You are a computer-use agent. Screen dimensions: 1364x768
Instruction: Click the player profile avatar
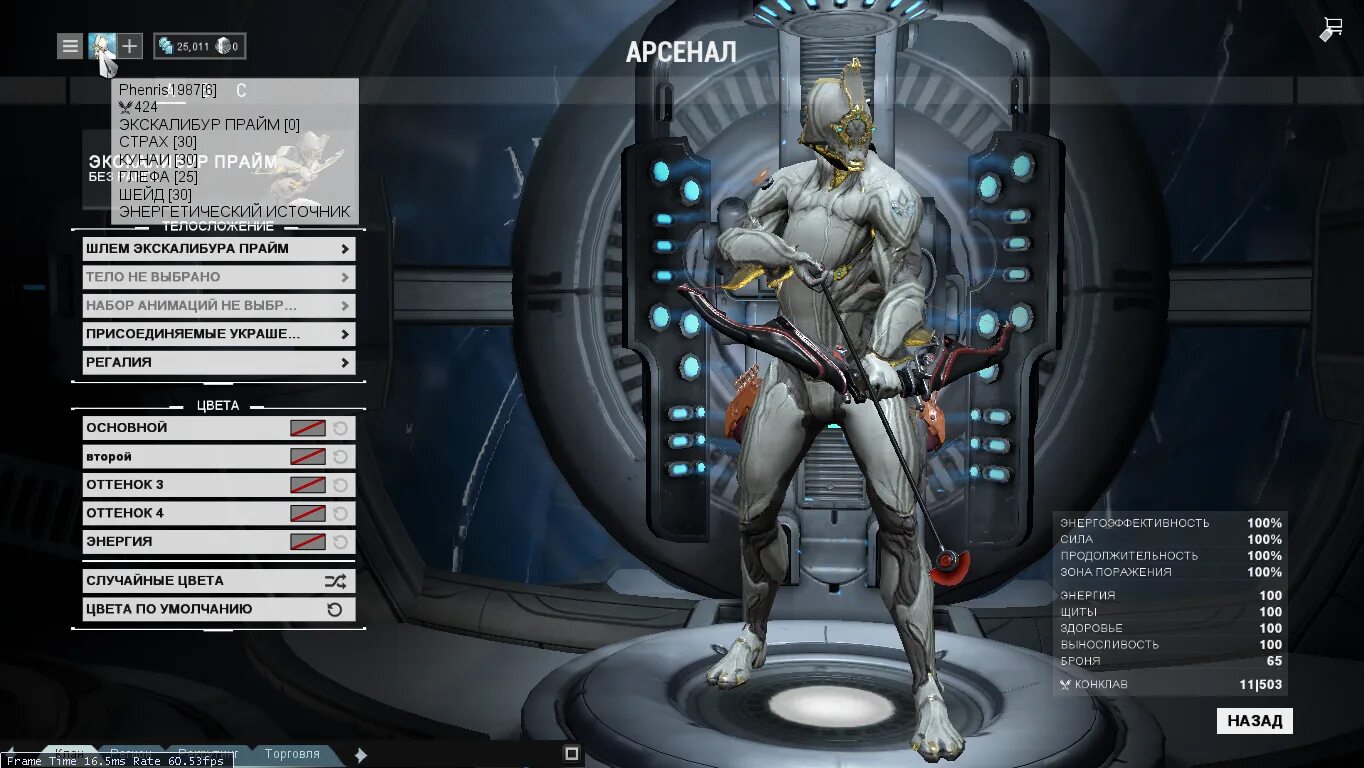[x=101, y=46]
